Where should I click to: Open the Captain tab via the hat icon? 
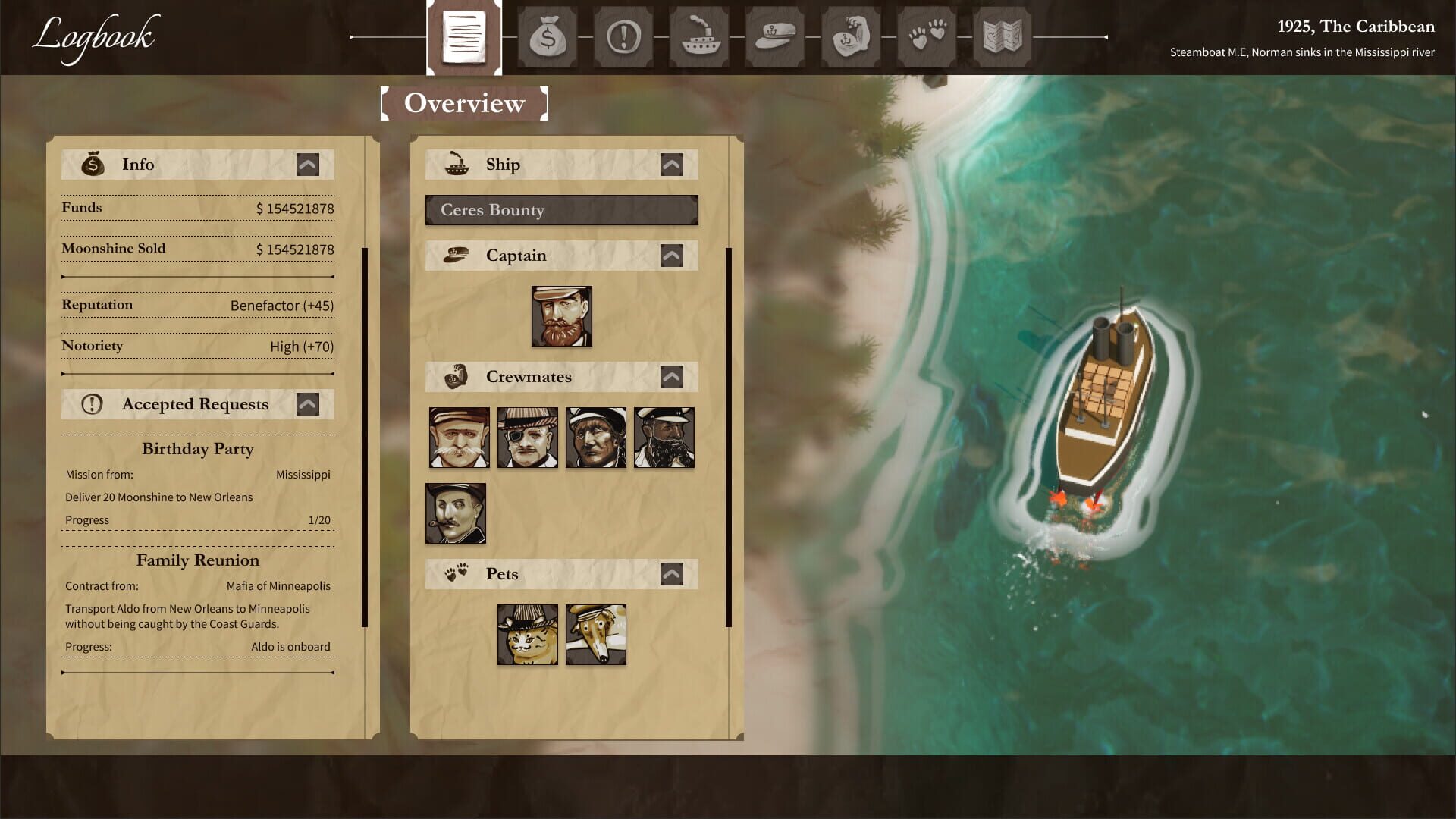(775, 37)
